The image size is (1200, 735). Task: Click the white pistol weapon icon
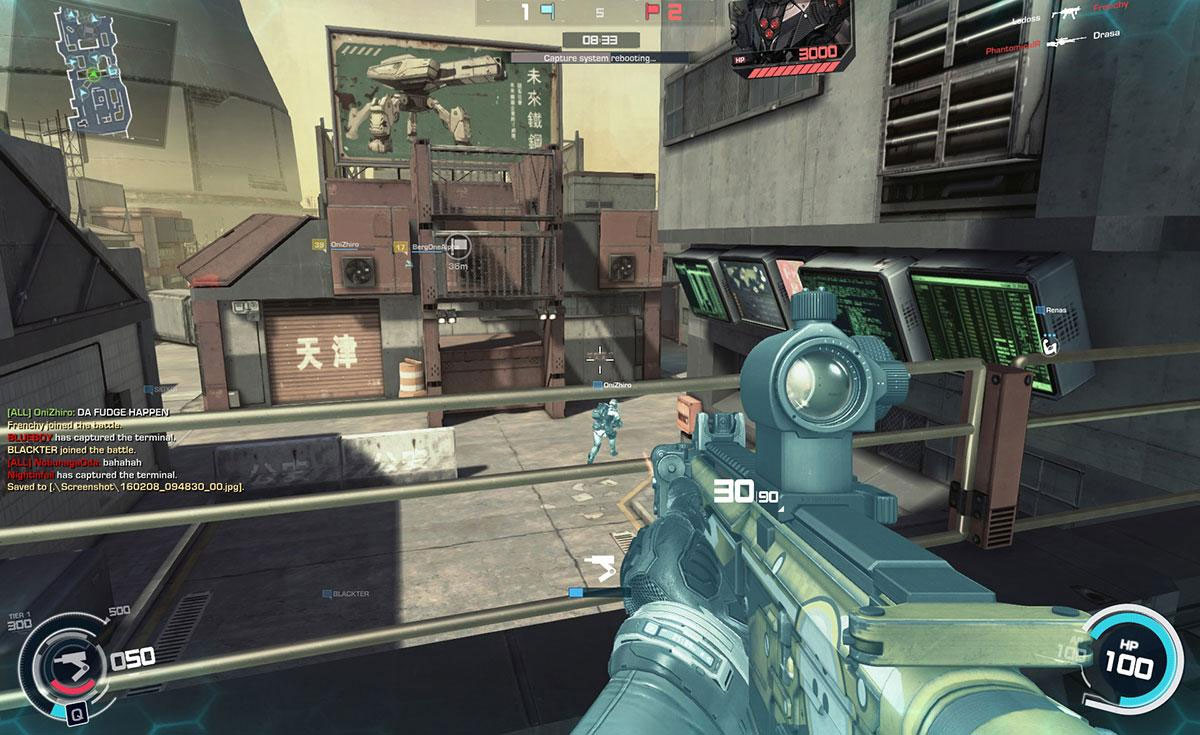coord(602,567)
